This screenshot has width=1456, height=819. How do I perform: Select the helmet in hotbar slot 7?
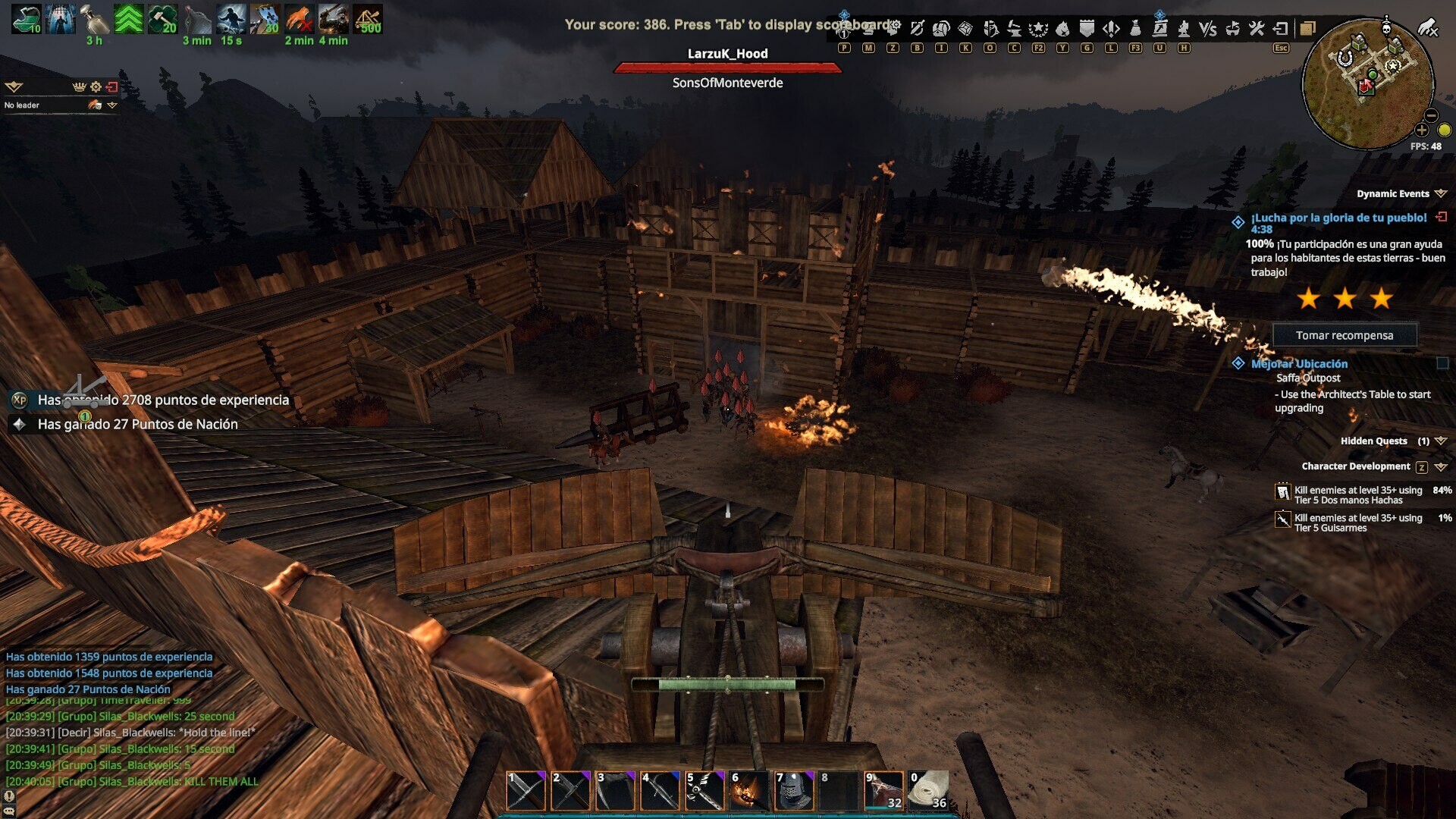794,792
